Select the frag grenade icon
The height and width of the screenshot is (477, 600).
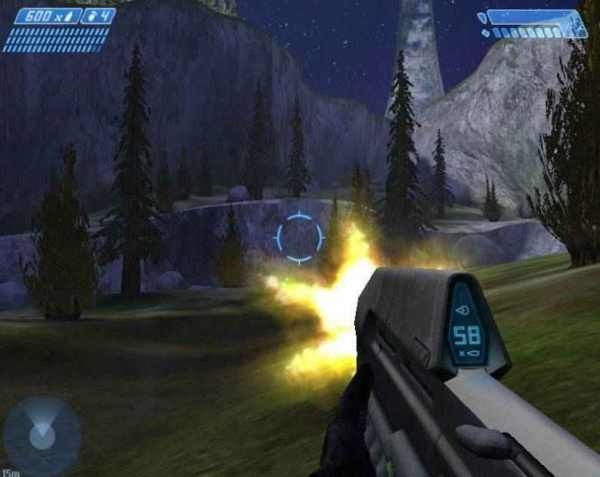pyautogui.click(x=93, y=16)
